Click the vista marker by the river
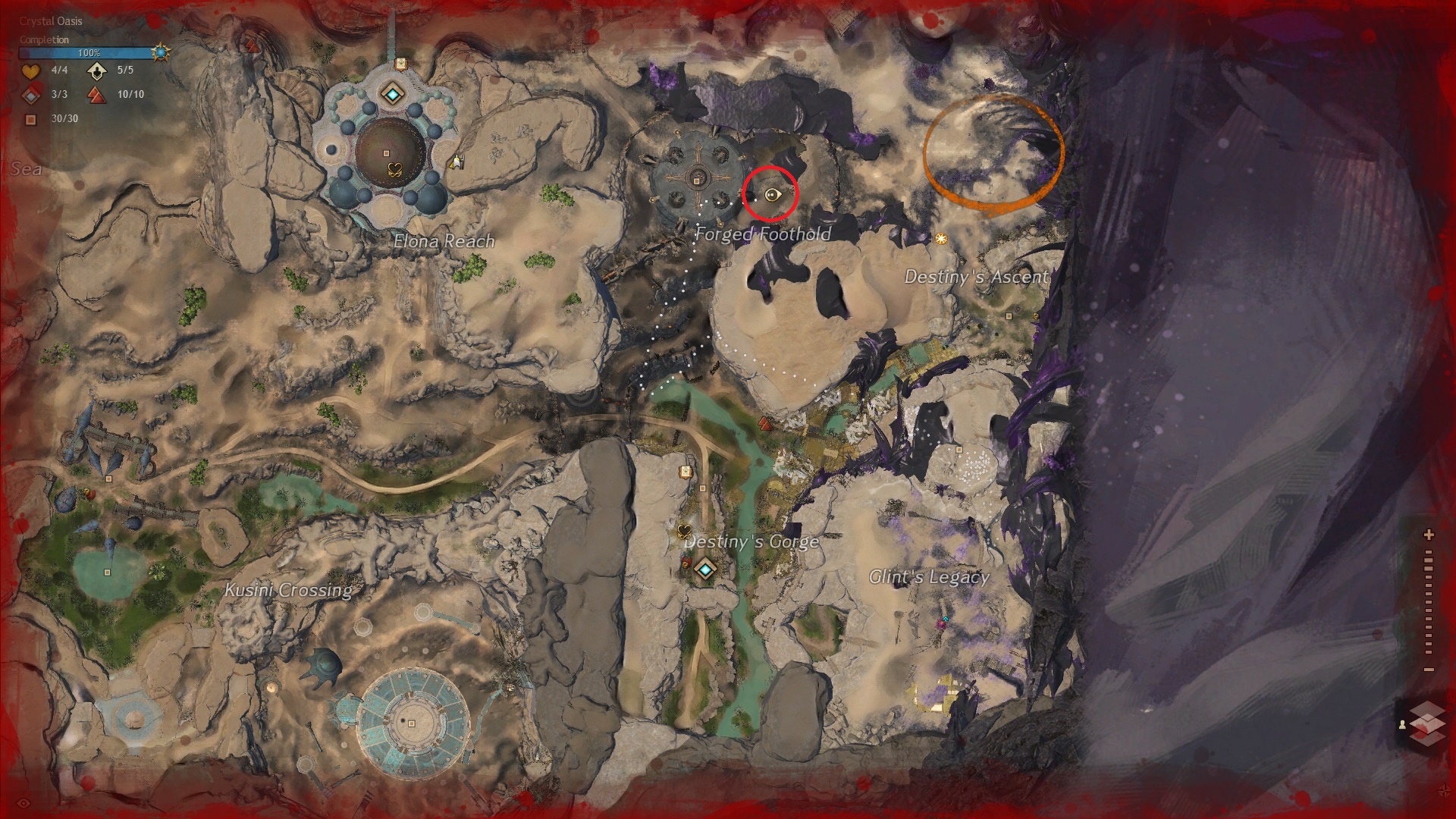1456x819 pixels. tap(766, 422)
